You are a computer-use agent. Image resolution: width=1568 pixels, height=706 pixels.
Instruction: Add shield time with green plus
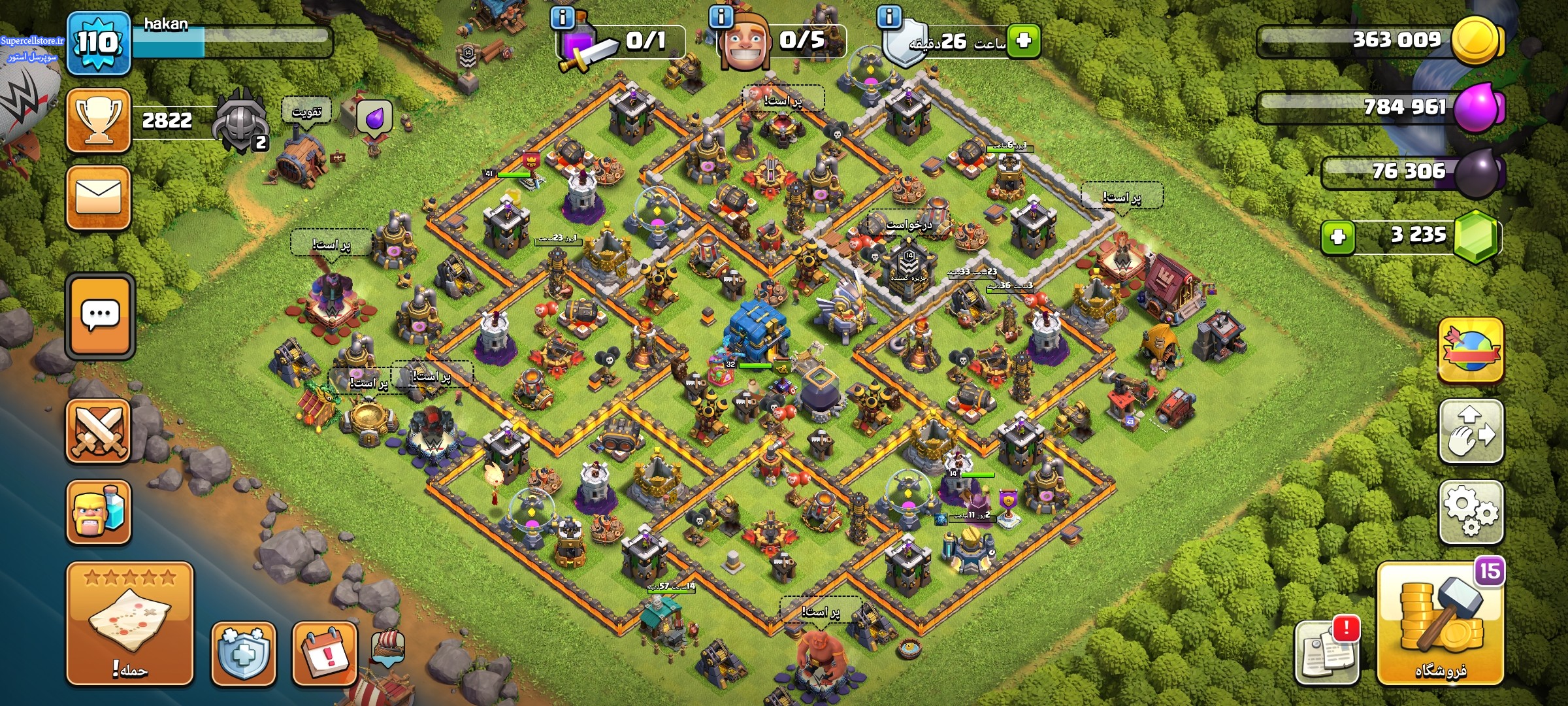[1023, 41]
